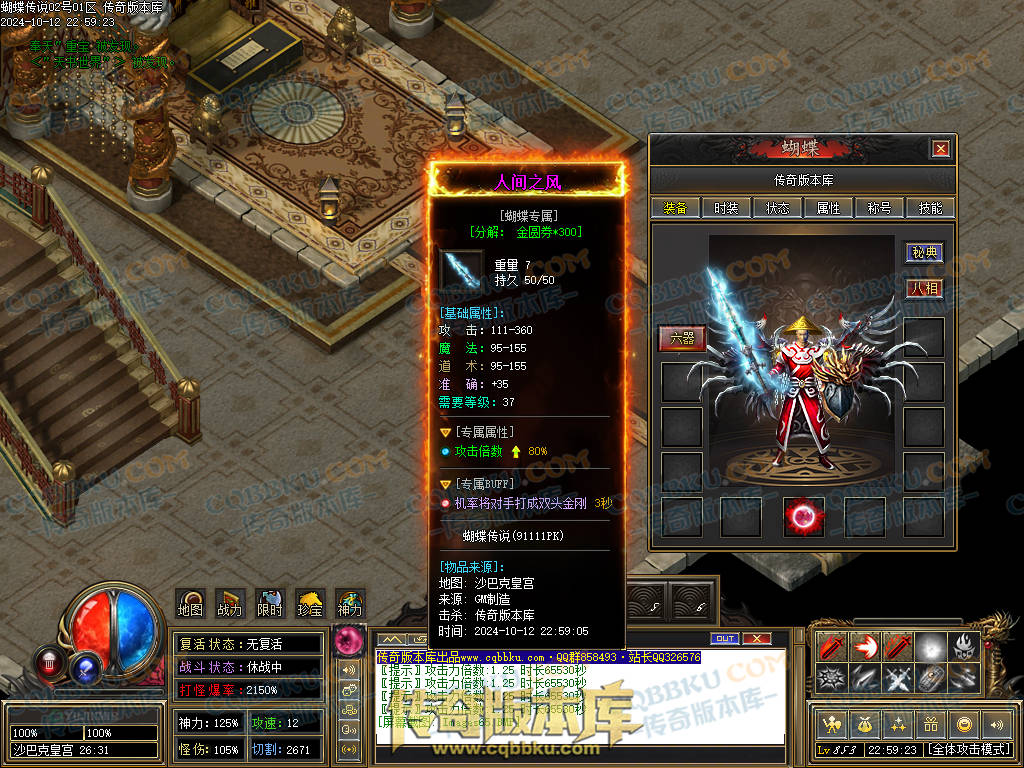The image size is (1024, 768).
Task: Open the 战力 combat power icon
Action: click(229, 602)
